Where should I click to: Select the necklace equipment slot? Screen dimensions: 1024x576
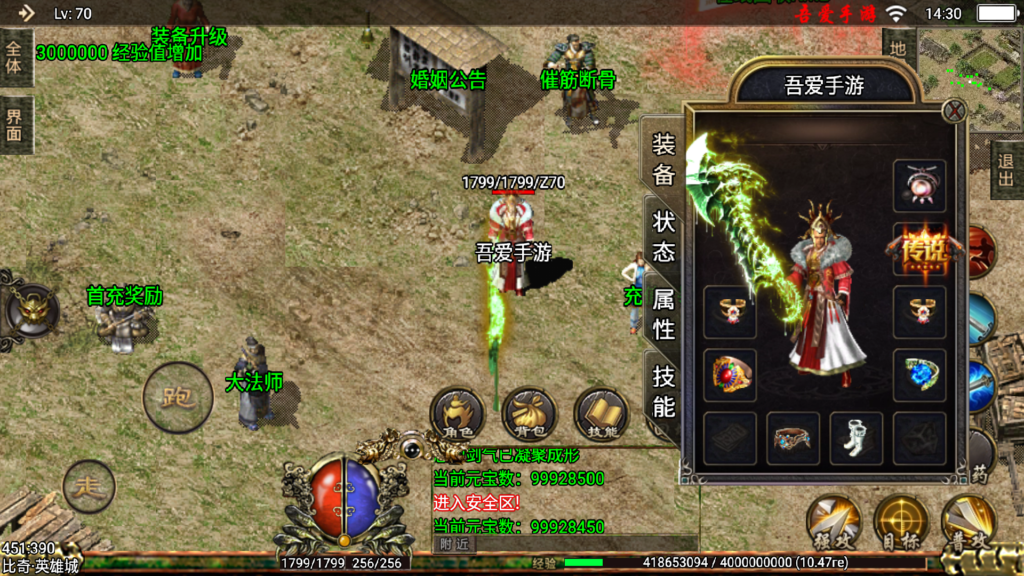coord(919,185)
